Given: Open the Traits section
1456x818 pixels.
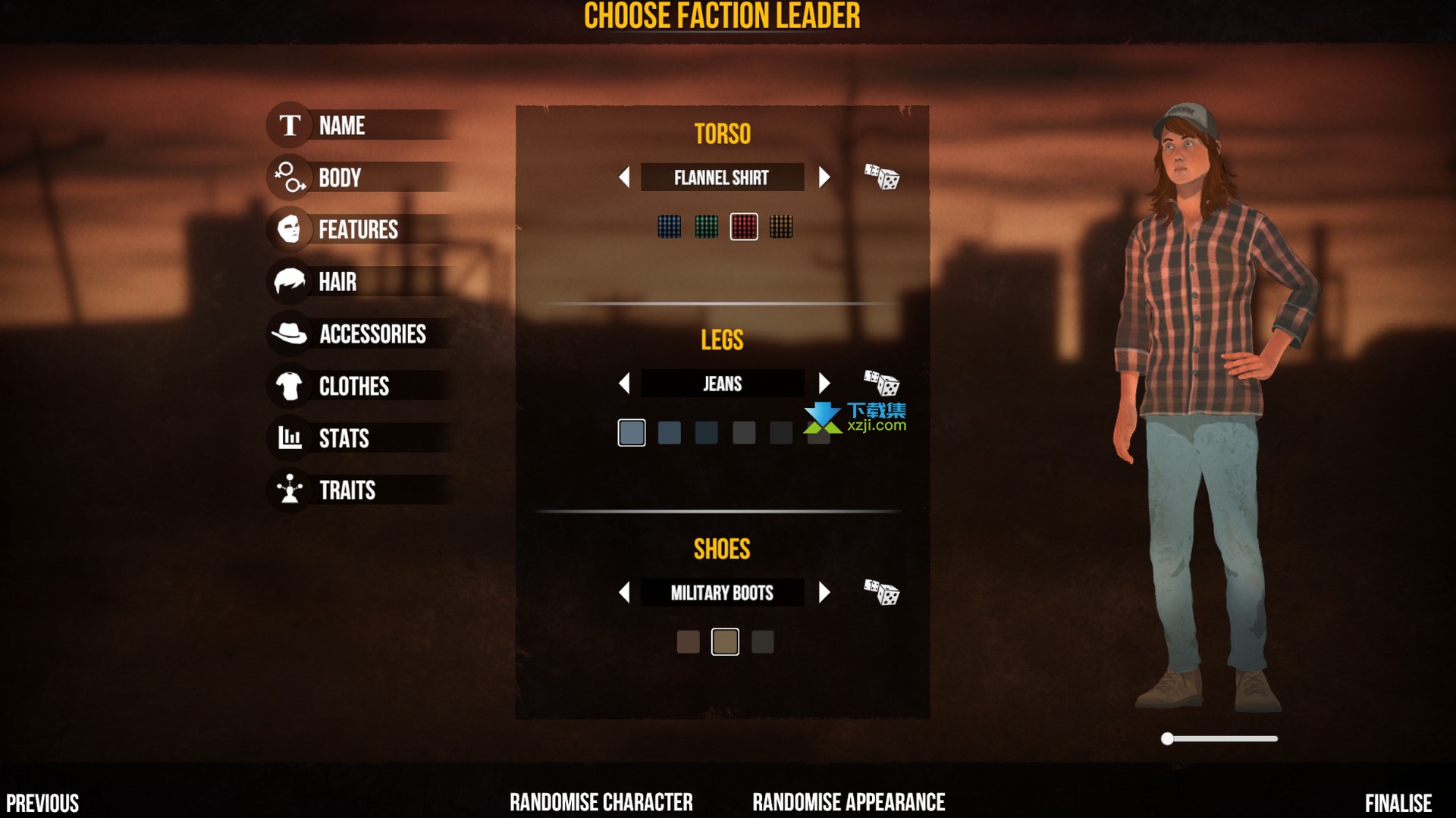Looking at the screenshot, I should [347, 490].
